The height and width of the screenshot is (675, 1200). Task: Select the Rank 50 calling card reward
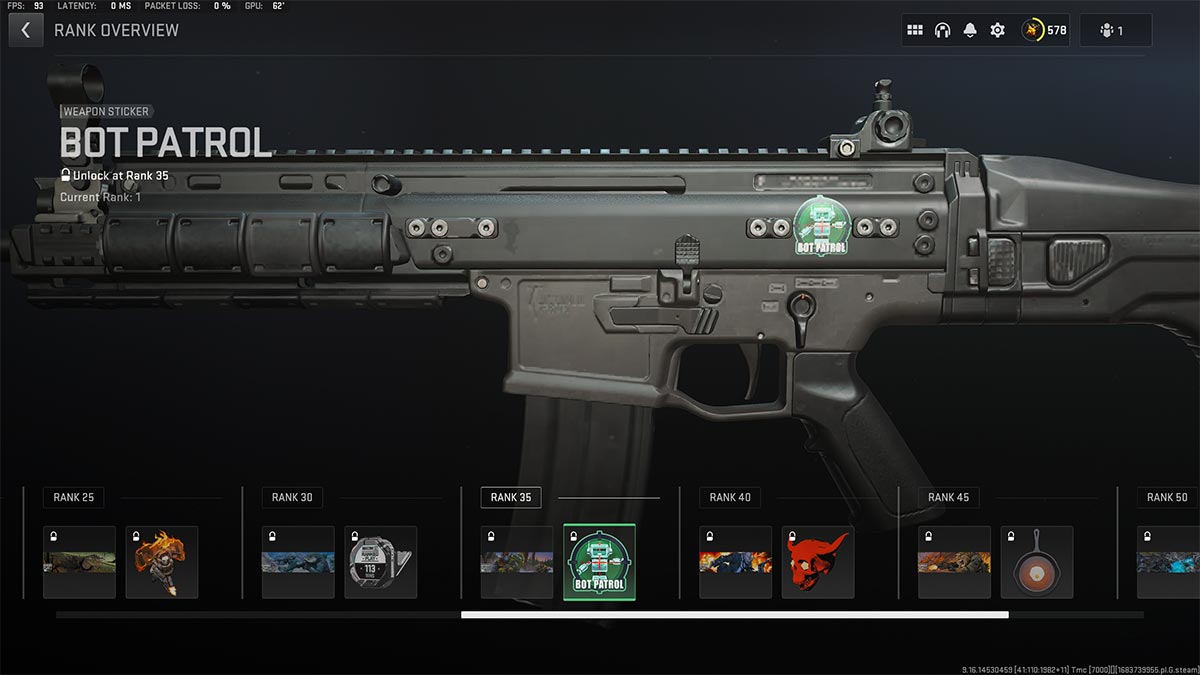pos(1170,562)
